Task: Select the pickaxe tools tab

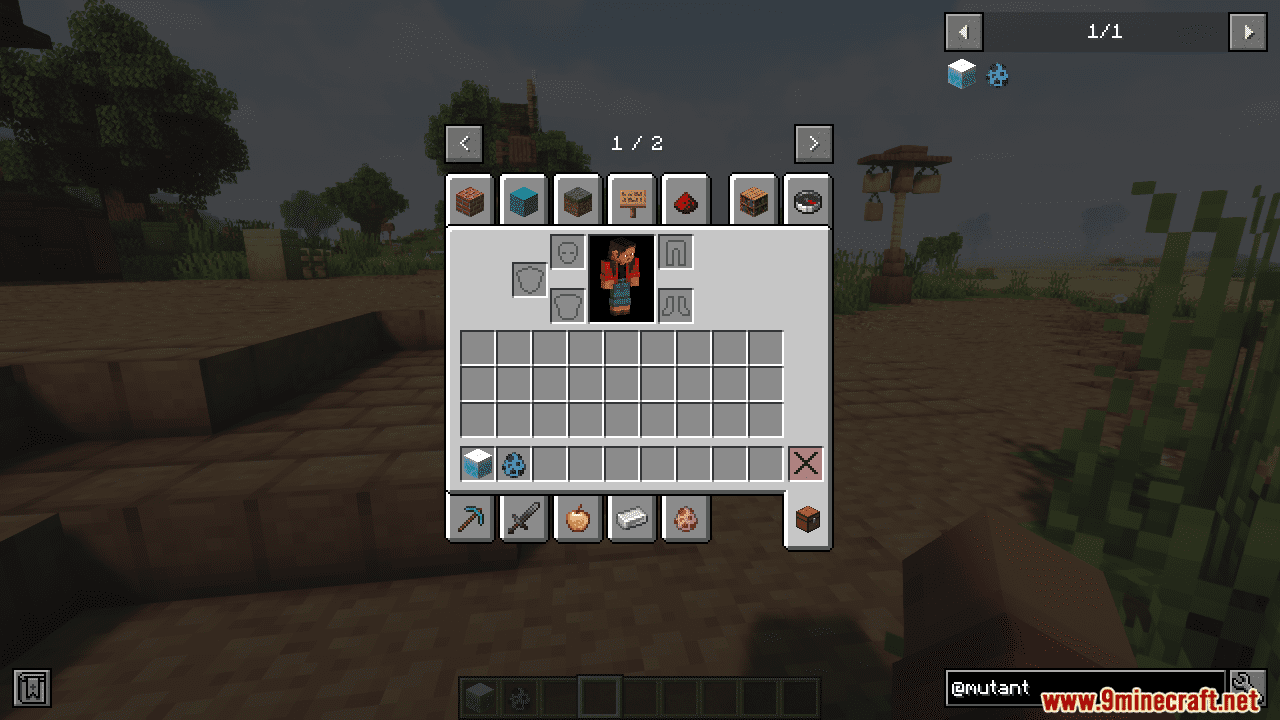Action: tap(470, 518)
